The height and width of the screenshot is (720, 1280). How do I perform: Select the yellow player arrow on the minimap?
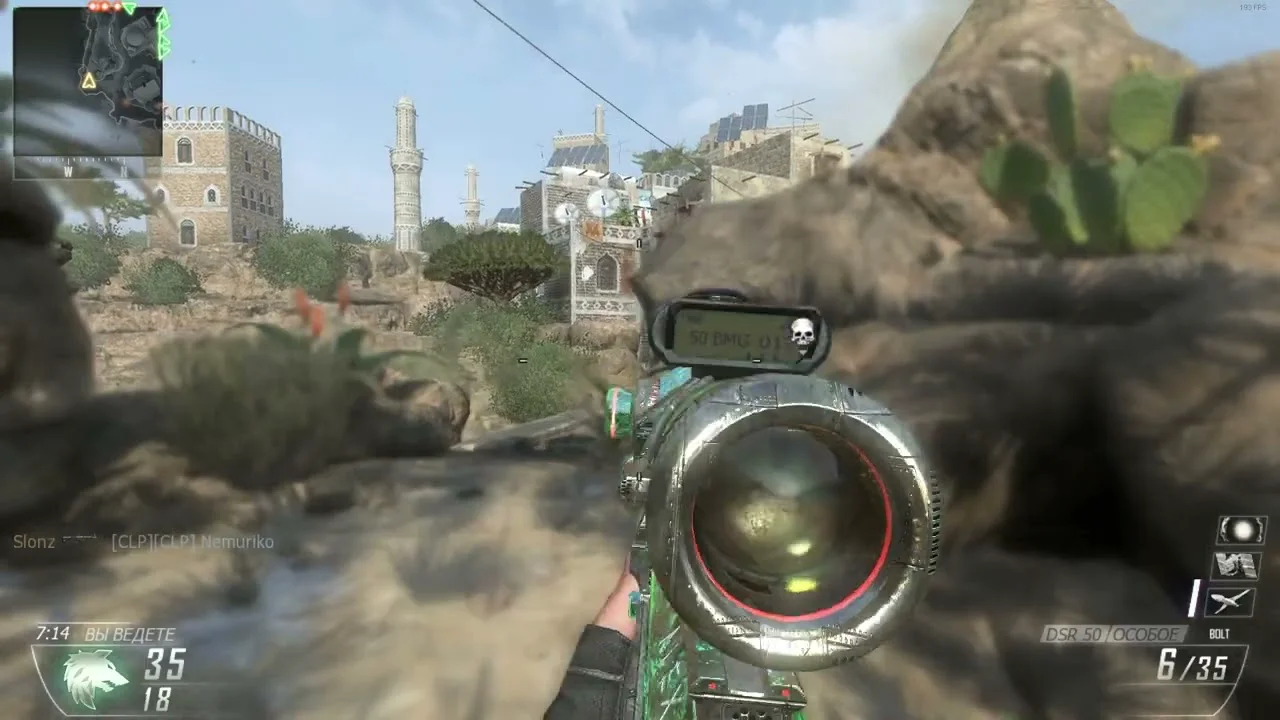(89, 81)
